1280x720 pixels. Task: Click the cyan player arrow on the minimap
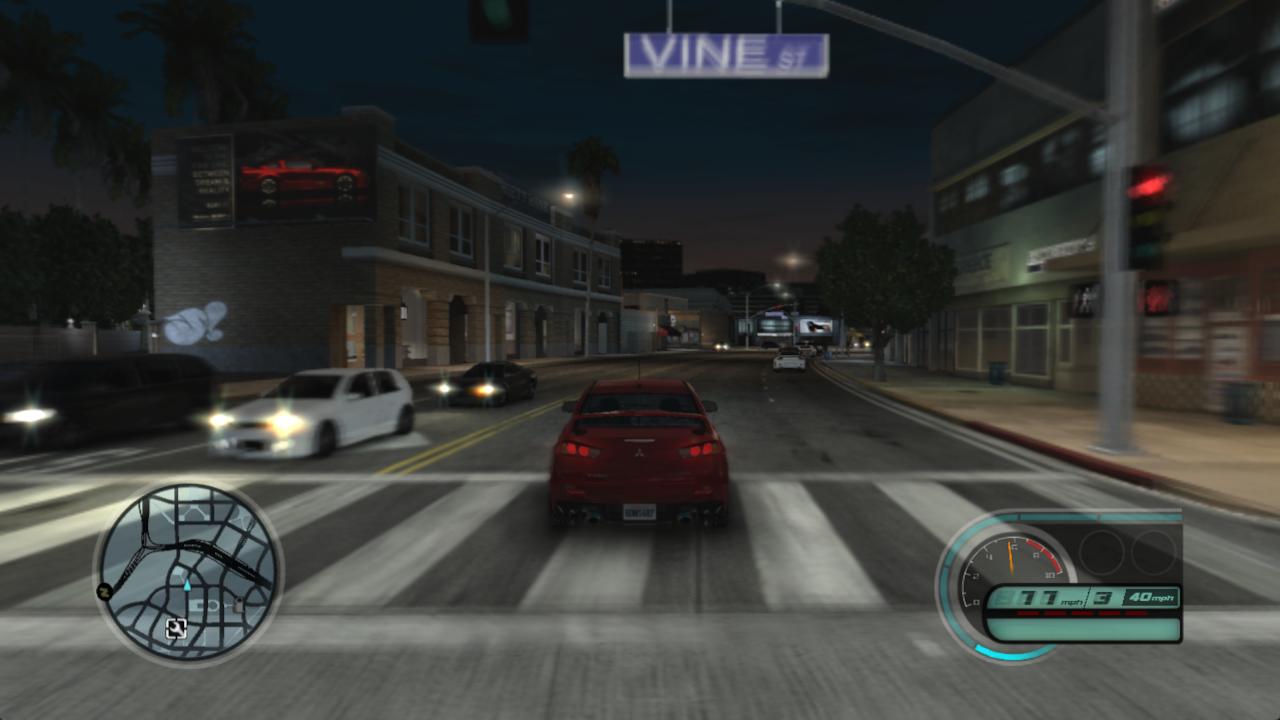[186, 585]
